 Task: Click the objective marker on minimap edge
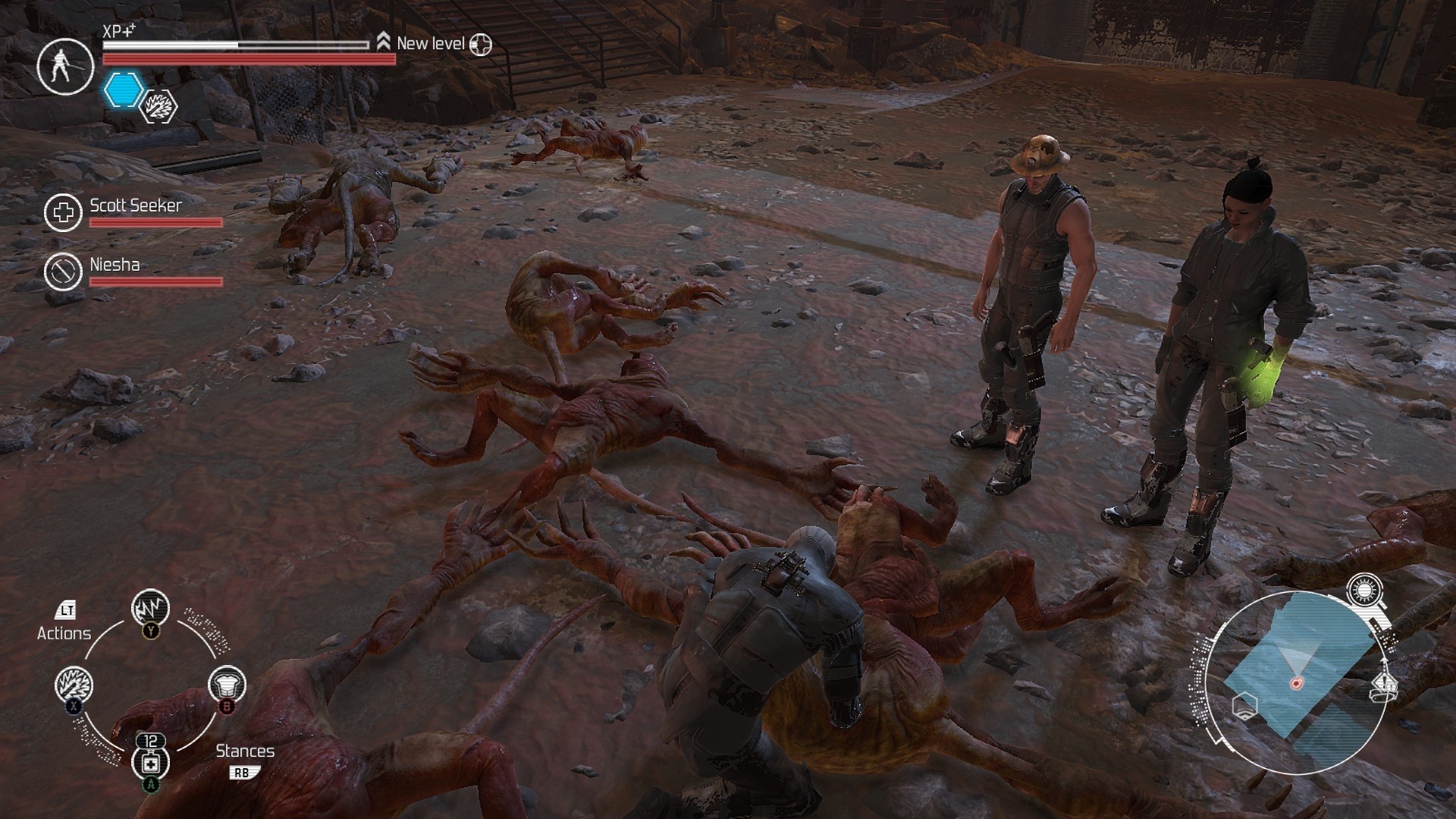point(1385,686)
